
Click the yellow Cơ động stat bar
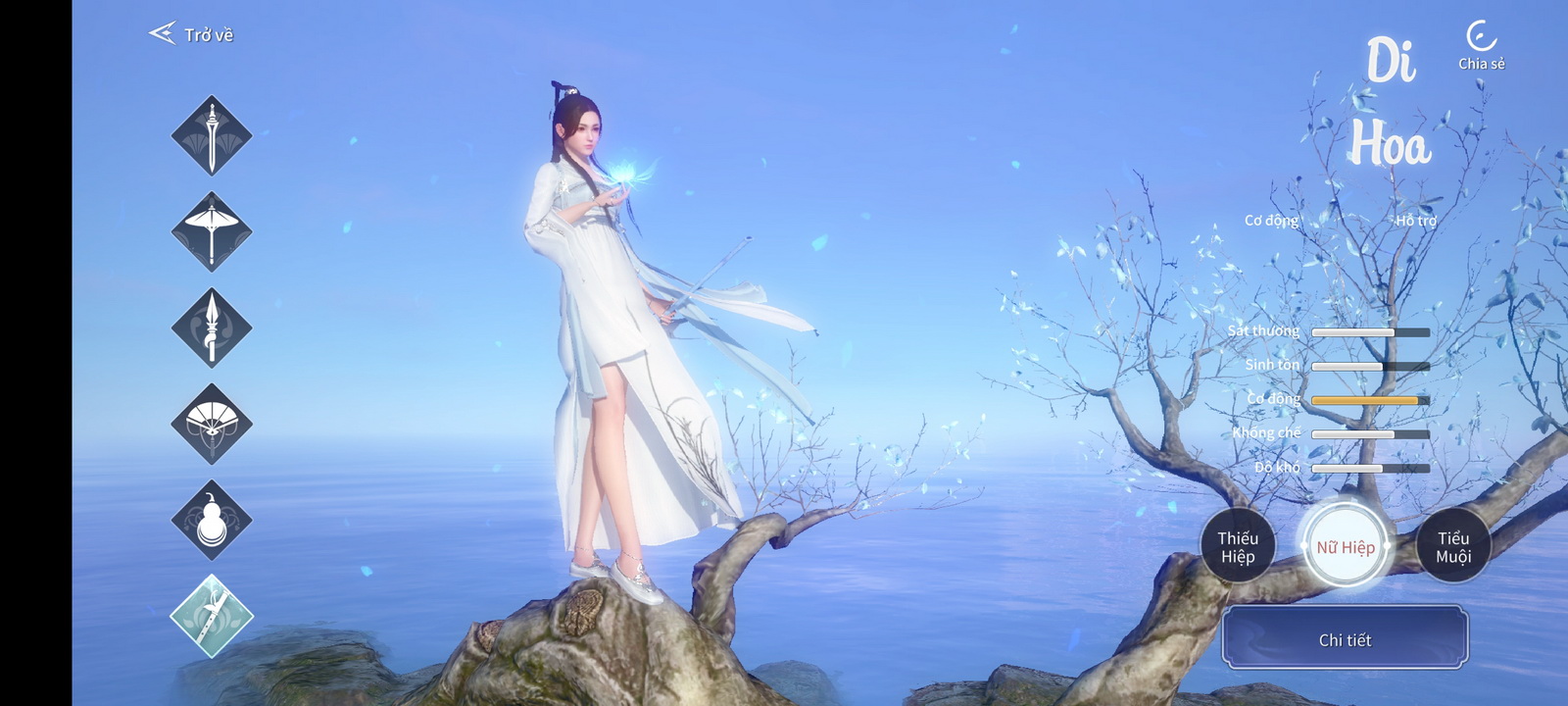pyautogui.click(x=1370, y=399)
